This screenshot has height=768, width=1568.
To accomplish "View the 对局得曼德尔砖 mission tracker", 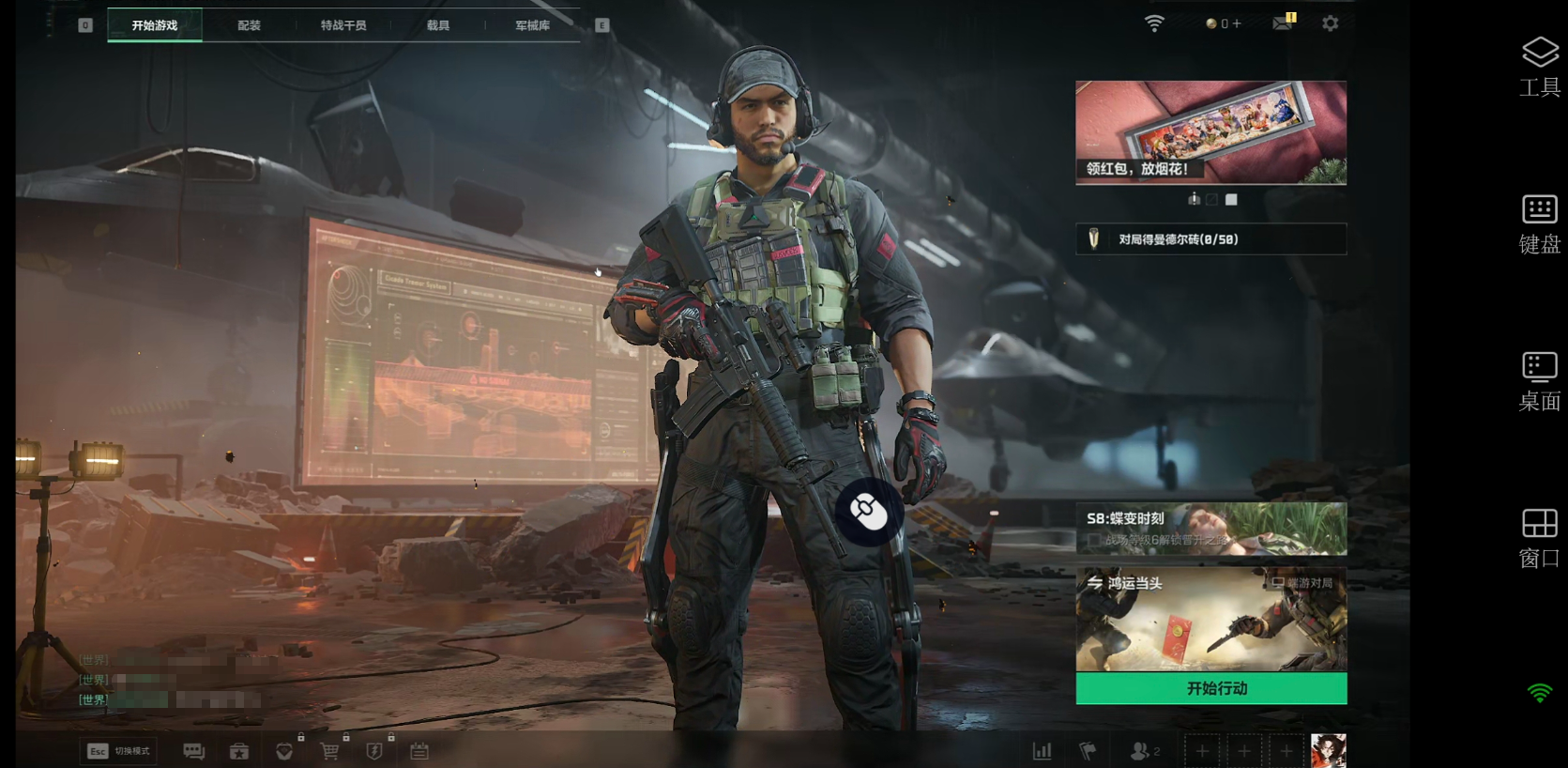I will (1210, 239).
